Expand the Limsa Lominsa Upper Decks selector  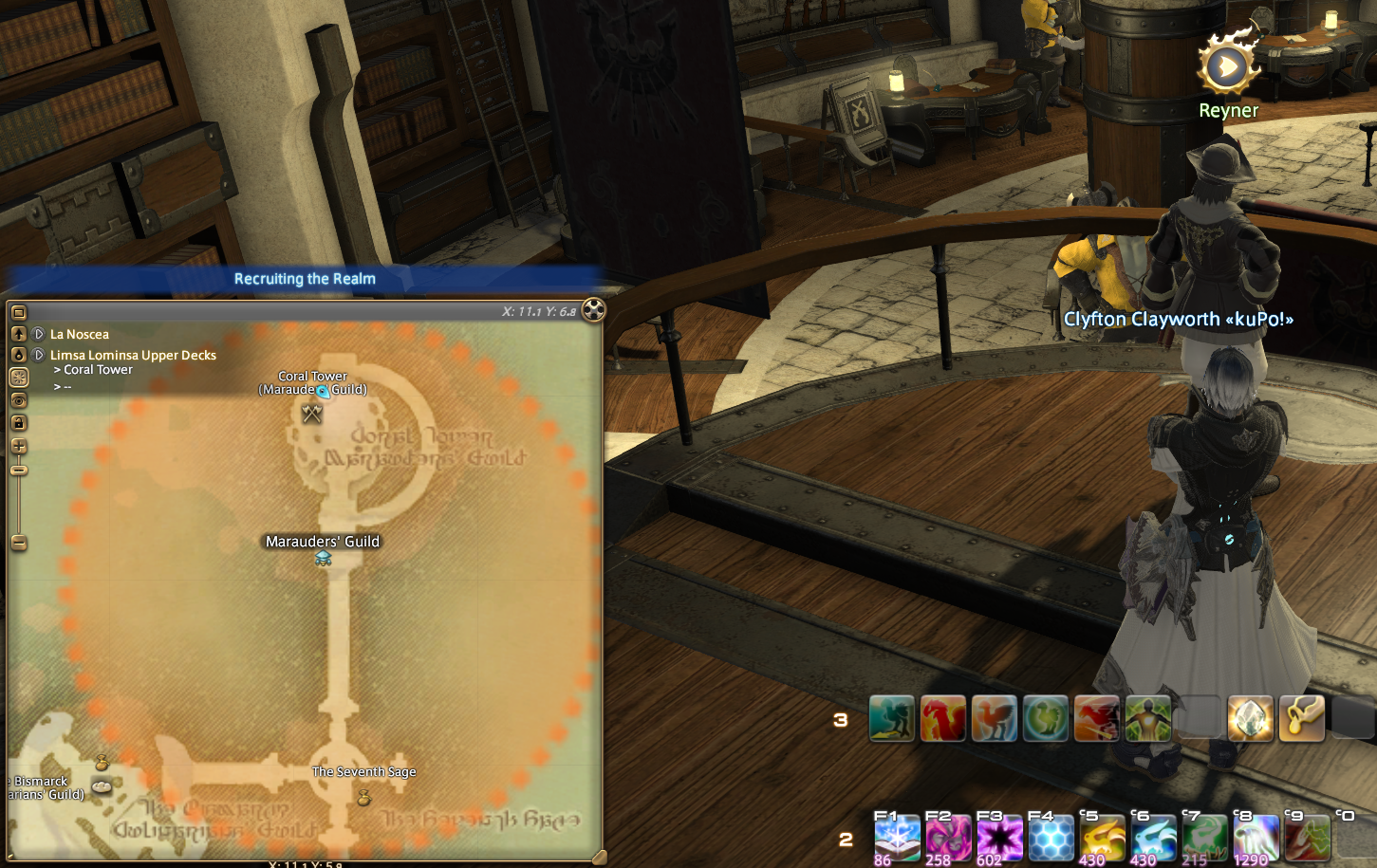[39, 355]
